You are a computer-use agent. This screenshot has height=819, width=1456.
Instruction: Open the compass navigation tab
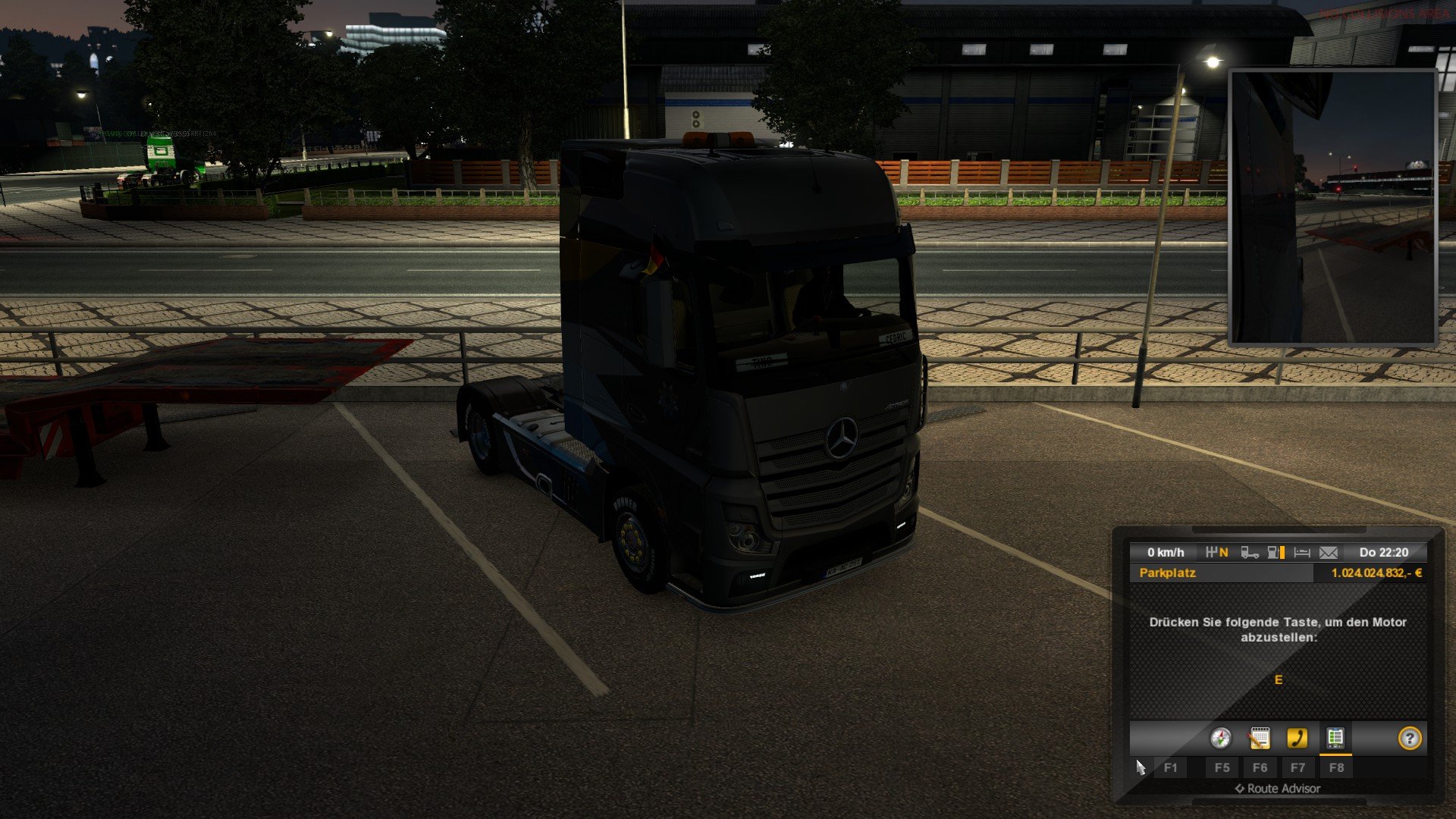[1220, 738]
